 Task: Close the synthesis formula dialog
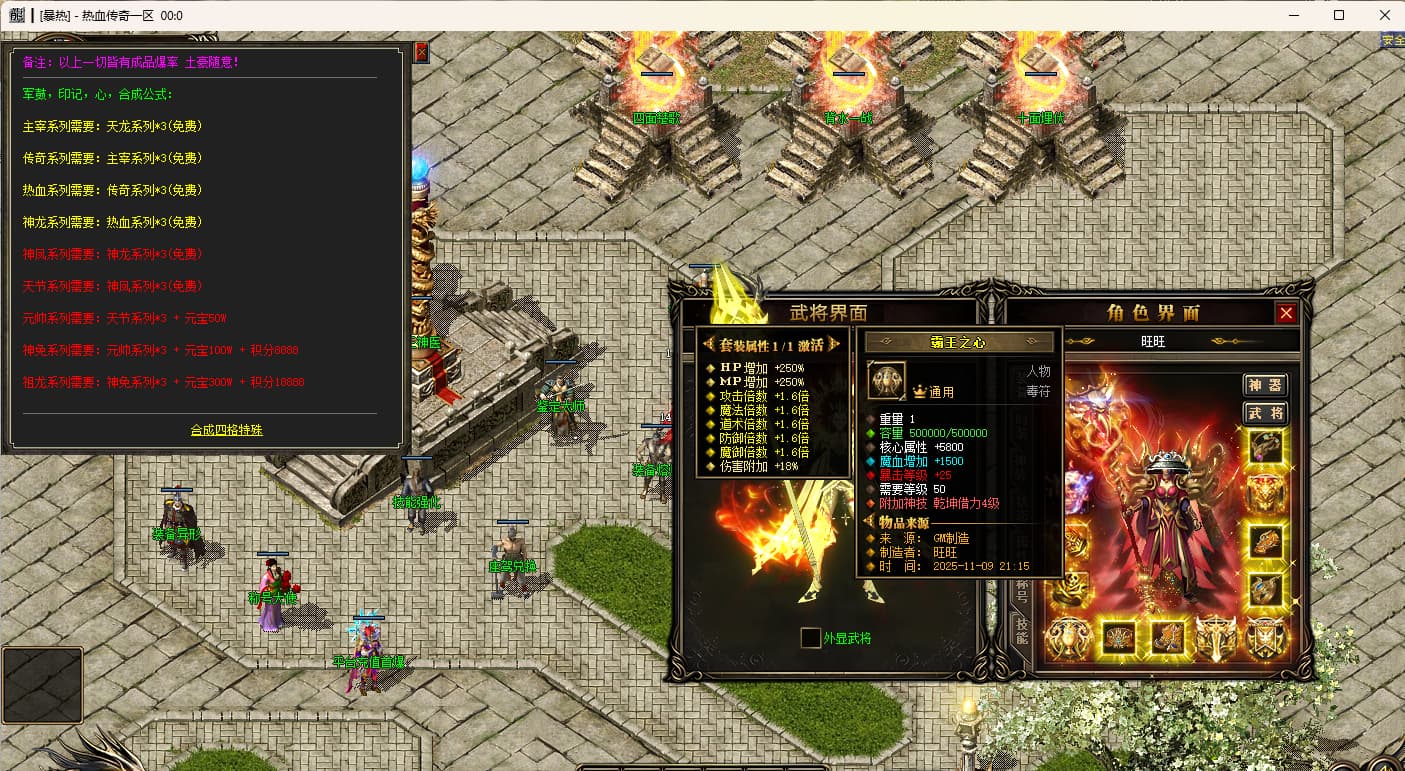point(421,52)
